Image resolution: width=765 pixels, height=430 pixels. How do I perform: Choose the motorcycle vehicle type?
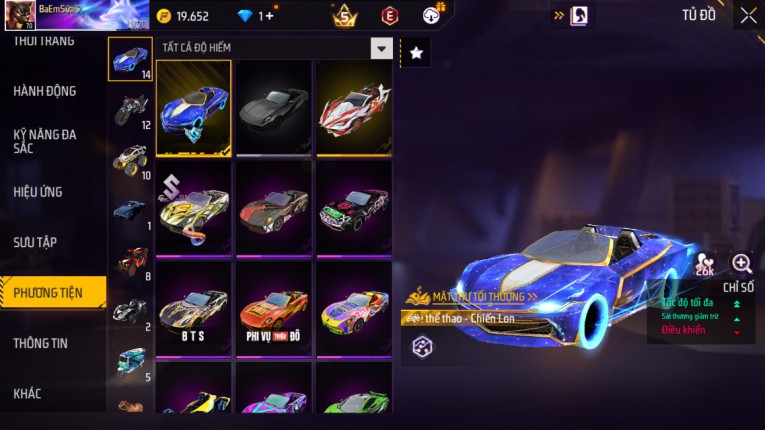coord(130,108)
